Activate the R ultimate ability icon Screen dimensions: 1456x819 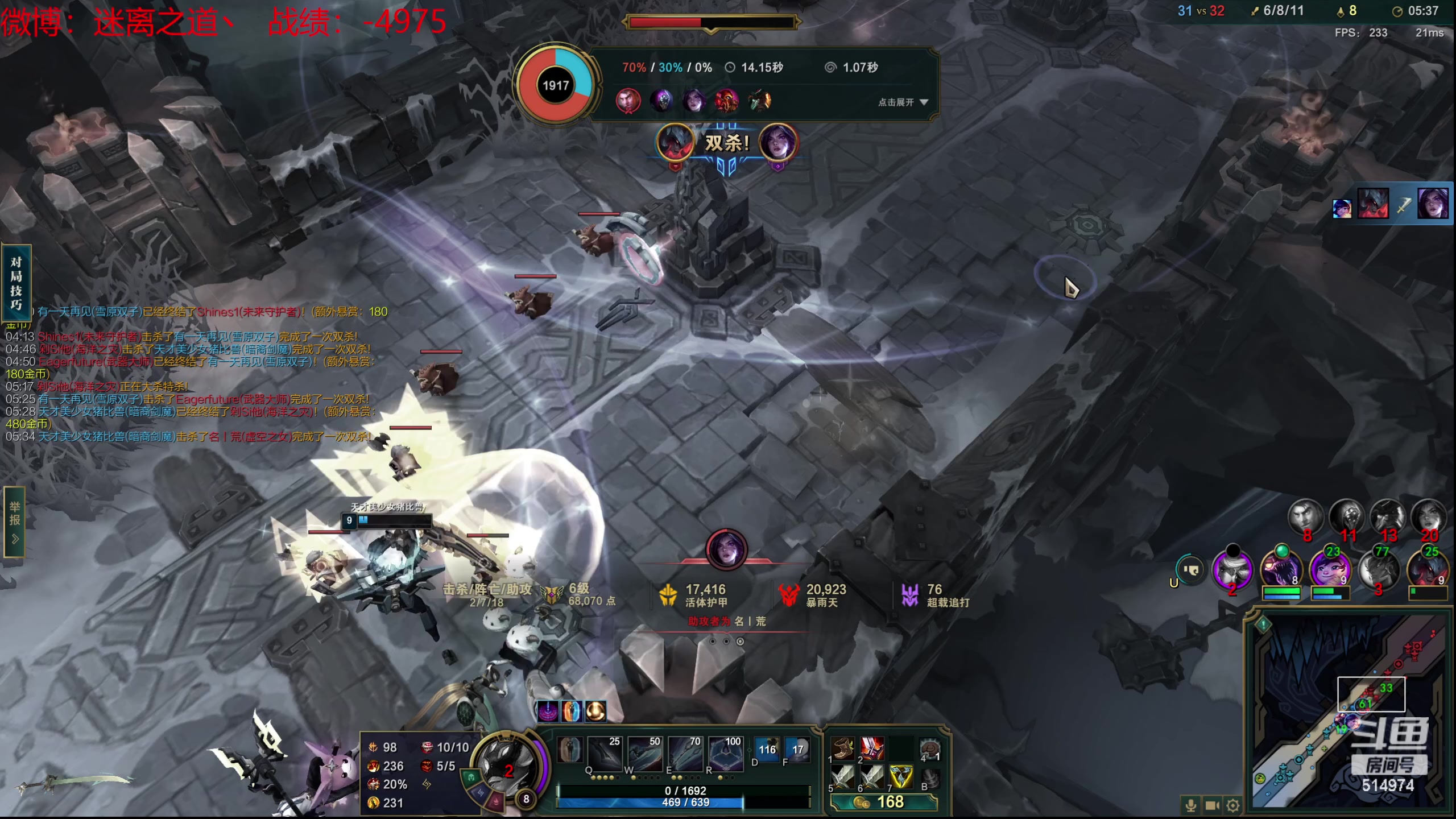tap(725, 755)
